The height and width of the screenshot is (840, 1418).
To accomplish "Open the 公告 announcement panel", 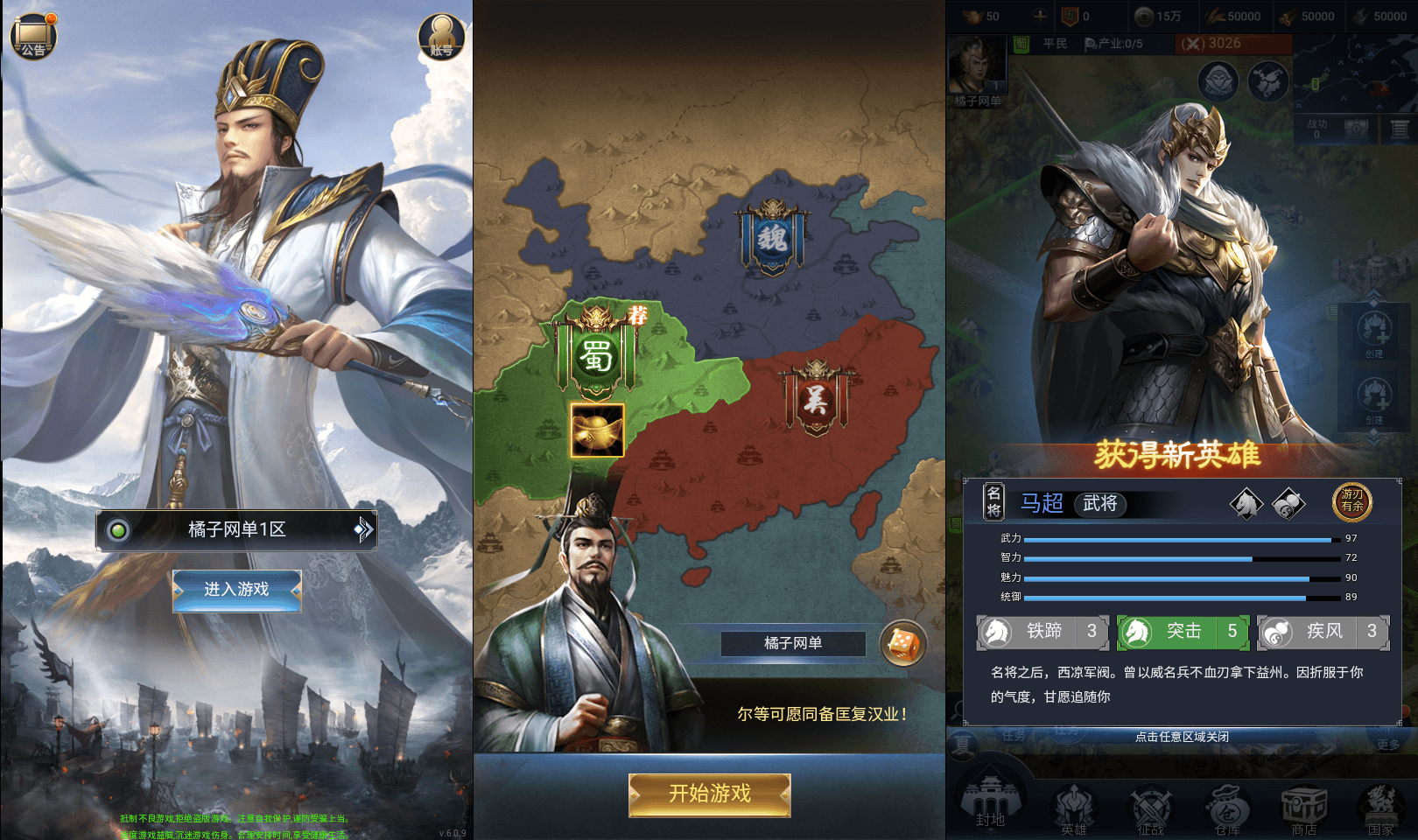I will [32, 33].
